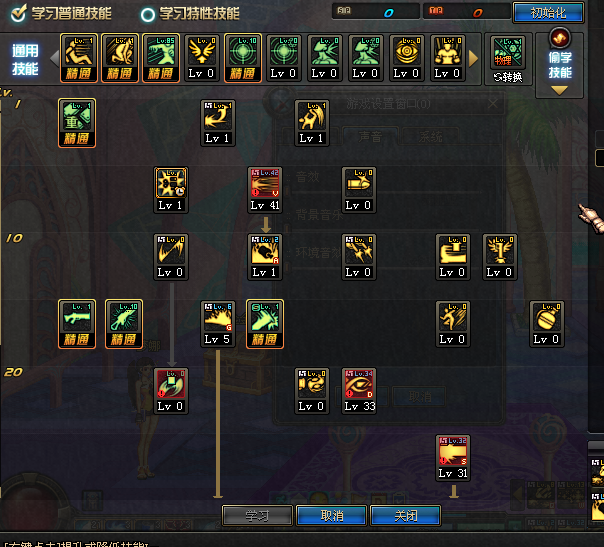Switch to the 学习普通技能 tab
The height and width of the screenshot is (547, 604).
click(63, 14)
